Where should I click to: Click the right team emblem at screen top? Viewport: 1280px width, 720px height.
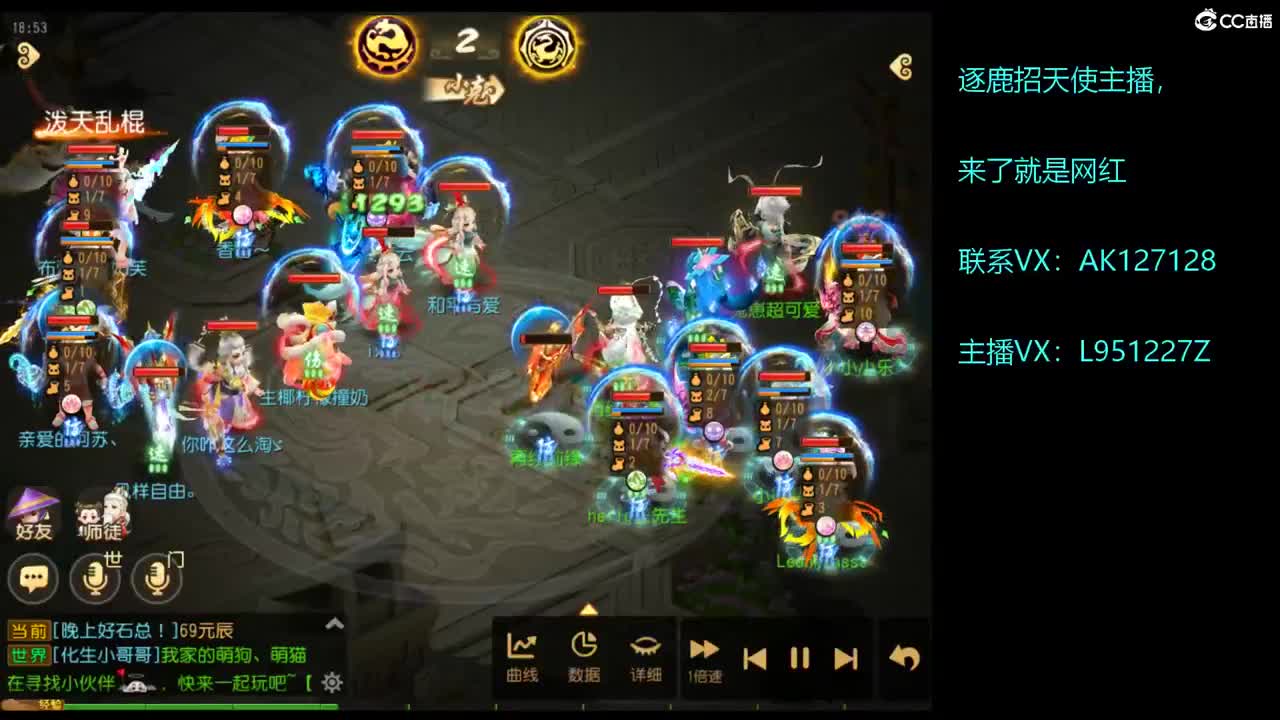(545, 45)
